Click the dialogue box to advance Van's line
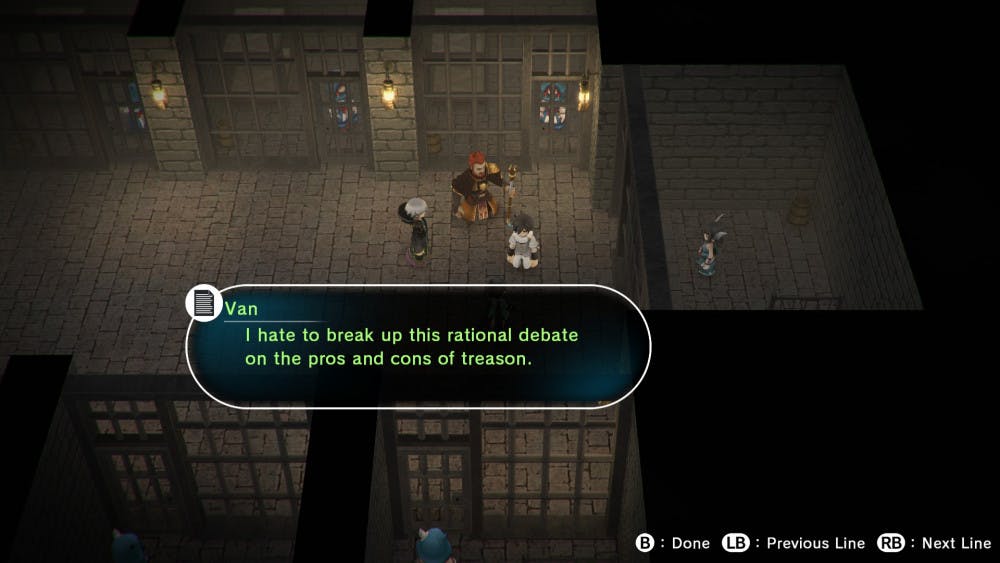 420,346
